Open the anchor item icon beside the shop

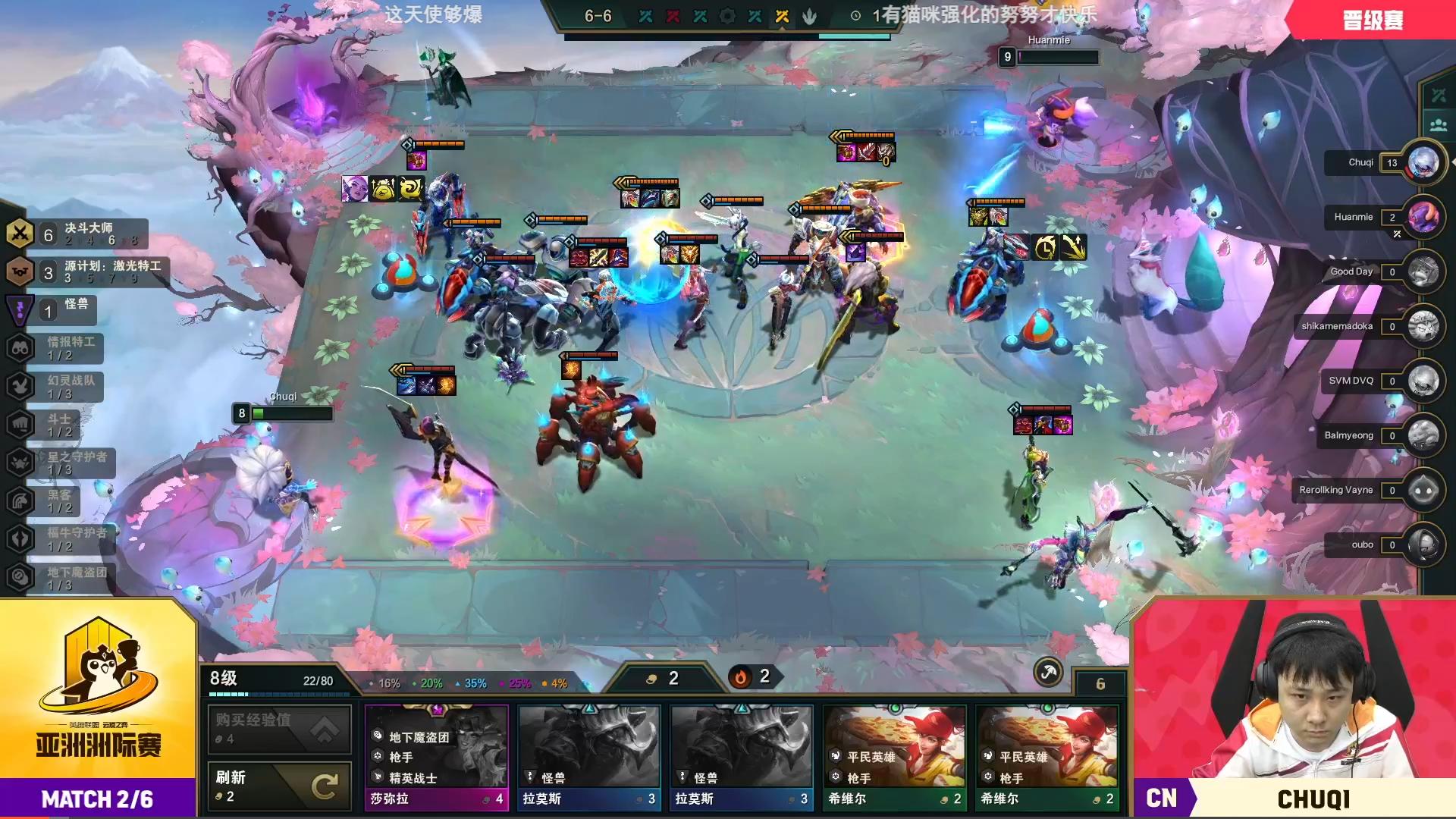click(x=1047, y=673)
